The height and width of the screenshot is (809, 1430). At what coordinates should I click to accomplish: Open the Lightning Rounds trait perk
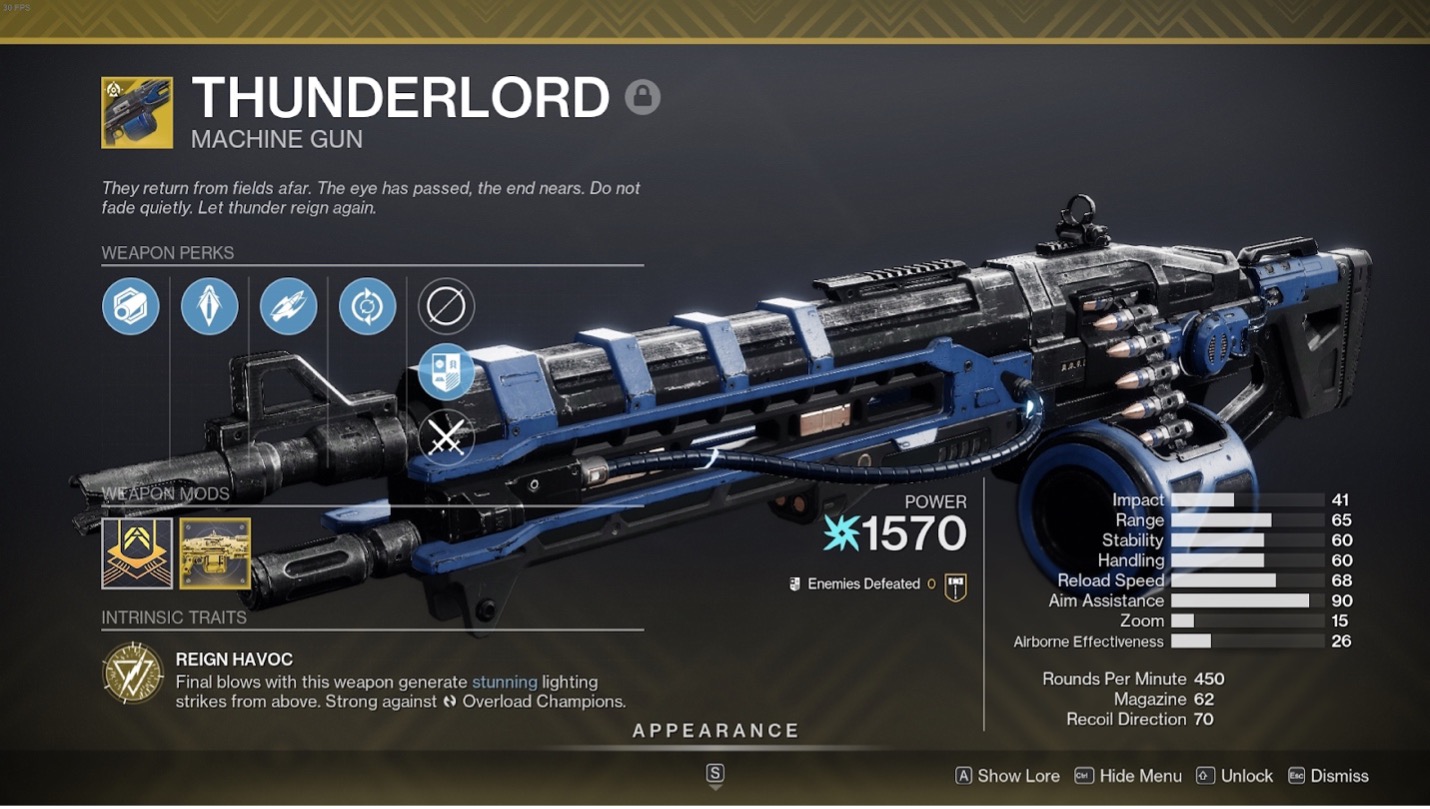pyautogui.click(x=288, y=307)
